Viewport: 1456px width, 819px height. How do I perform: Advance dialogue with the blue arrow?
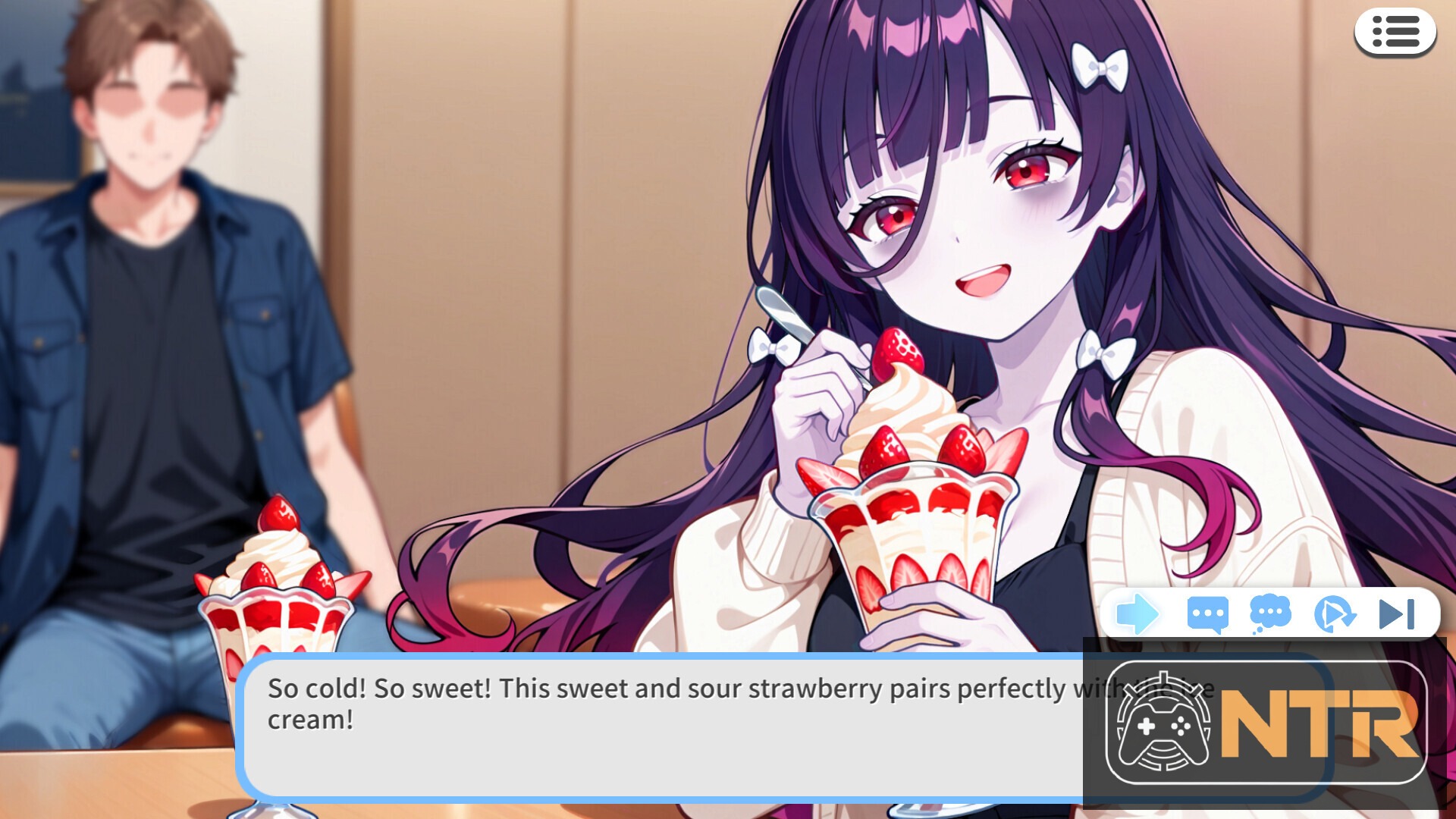coord(1137,613)
